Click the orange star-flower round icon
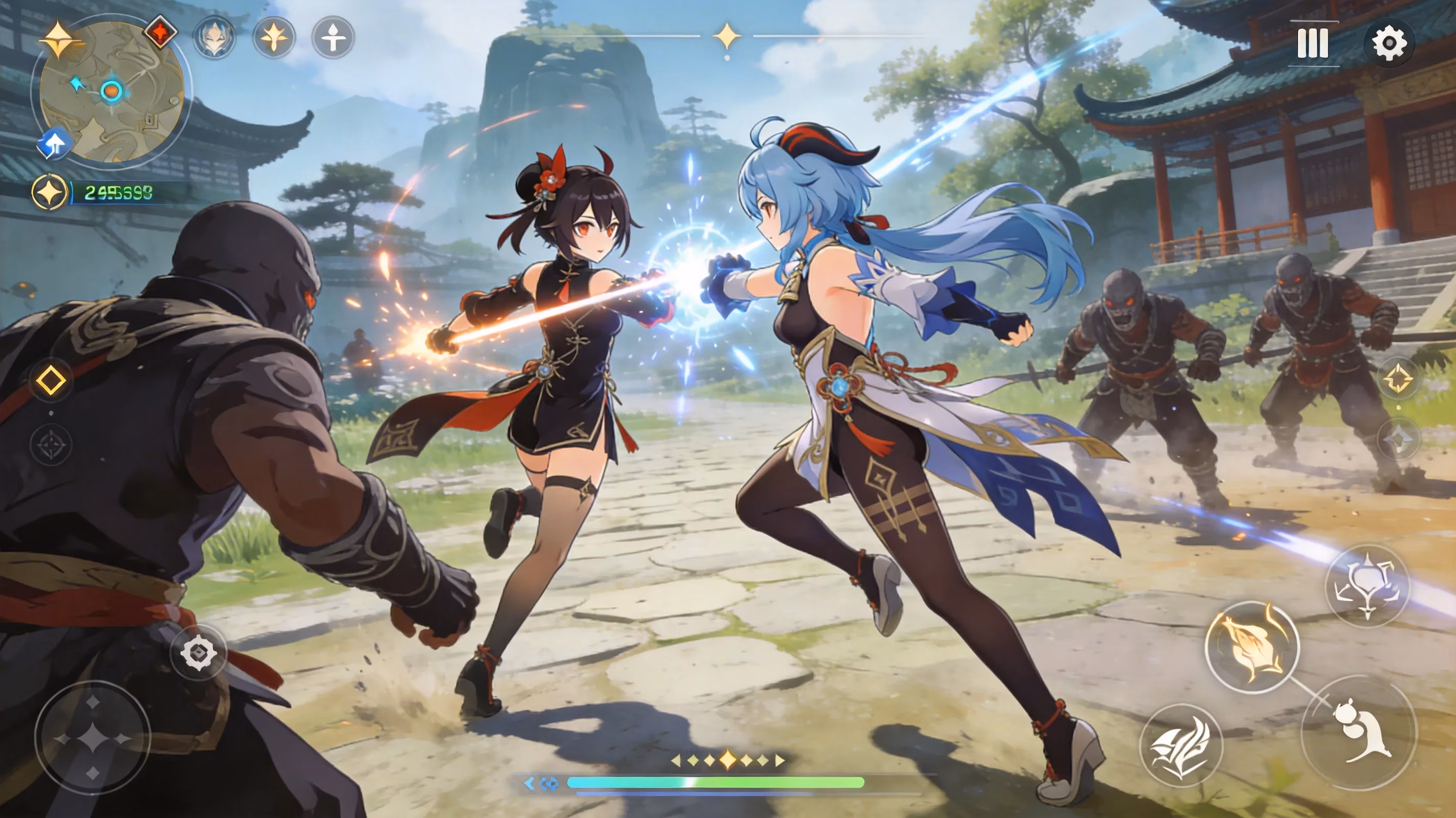1456x818 pixels. pyautogui.click(x=274, y=38)
